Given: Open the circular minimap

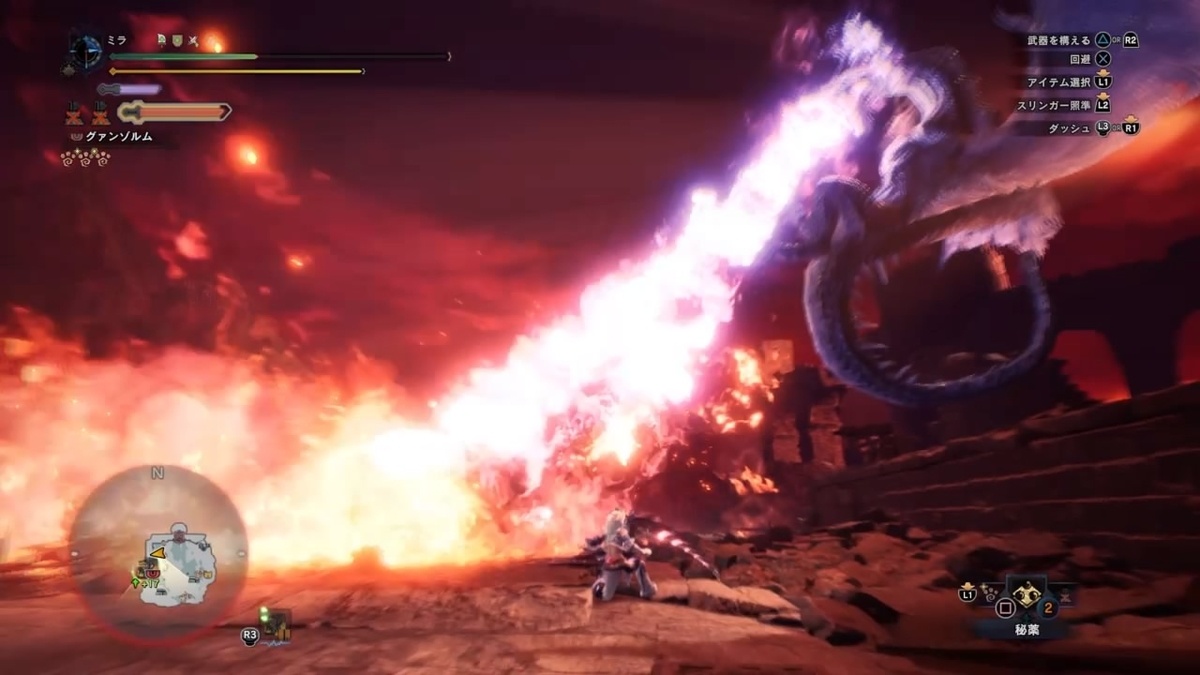Looking at the screenshot, I should (158, 553).
